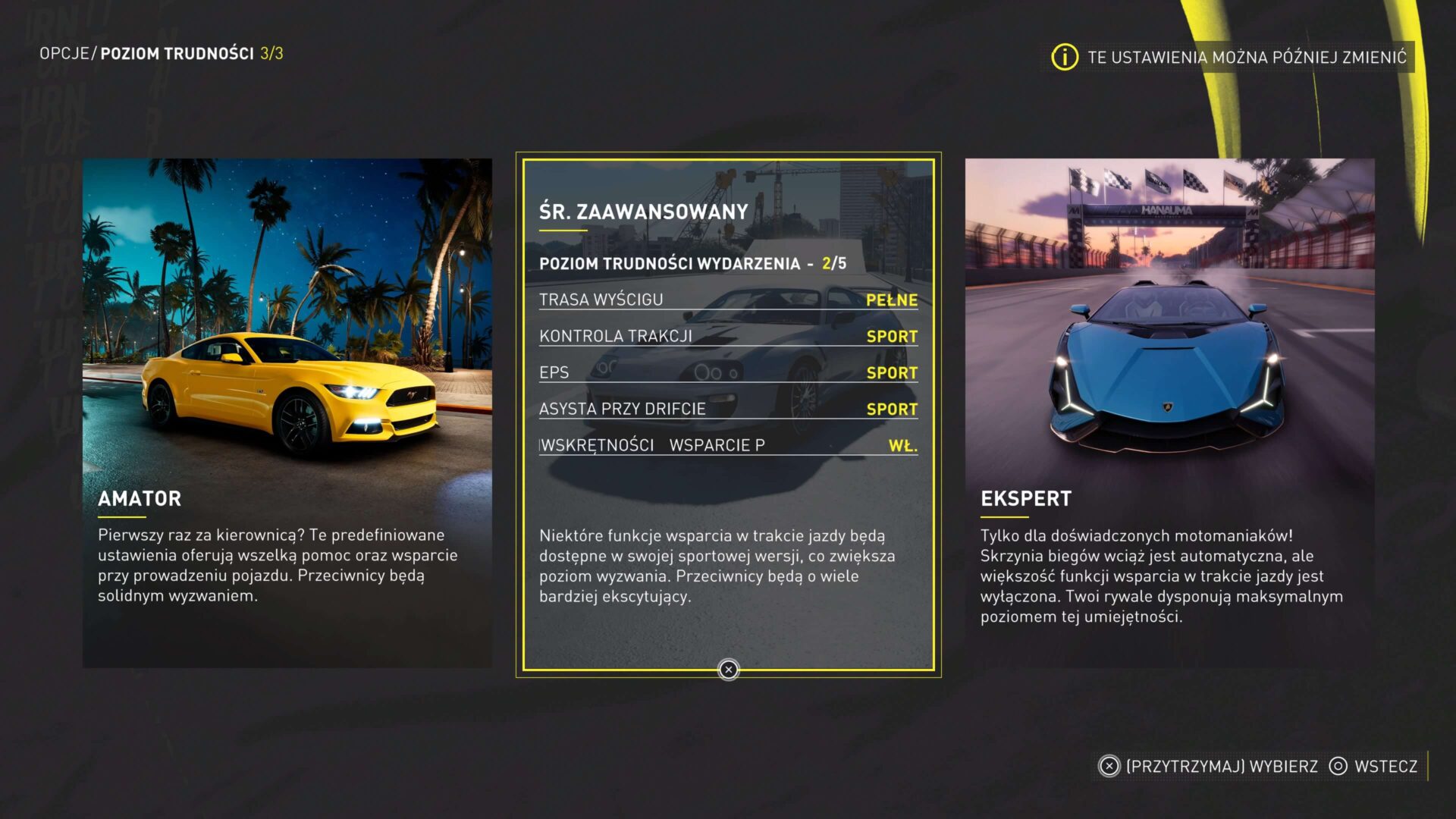This screenshot has width=1456, height=819.
Task: Click the Wybierz confirm option
Action: pyautogui.click(x=1210, y=766)
